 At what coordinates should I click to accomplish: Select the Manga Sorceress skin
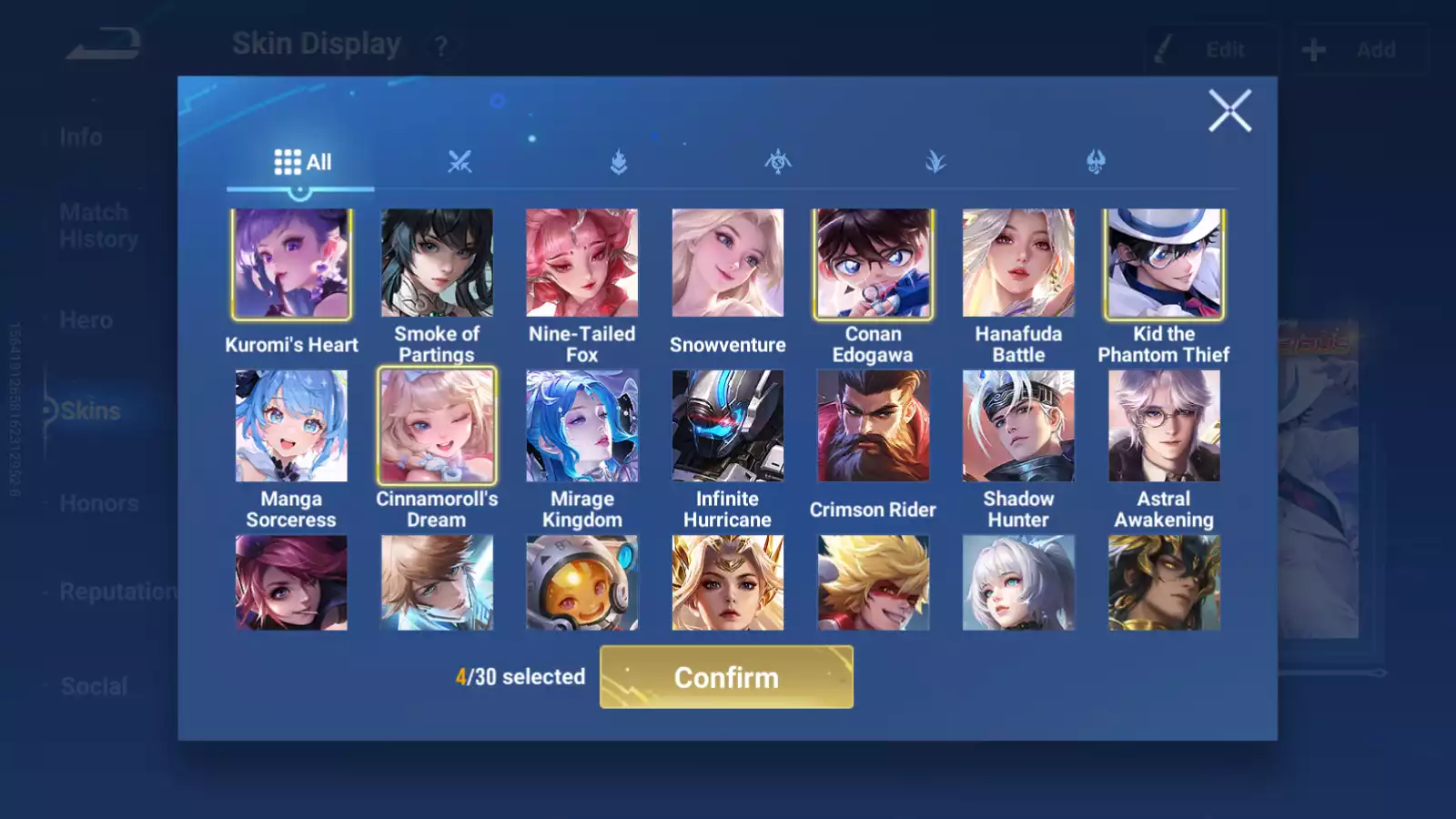pos(291,426)
